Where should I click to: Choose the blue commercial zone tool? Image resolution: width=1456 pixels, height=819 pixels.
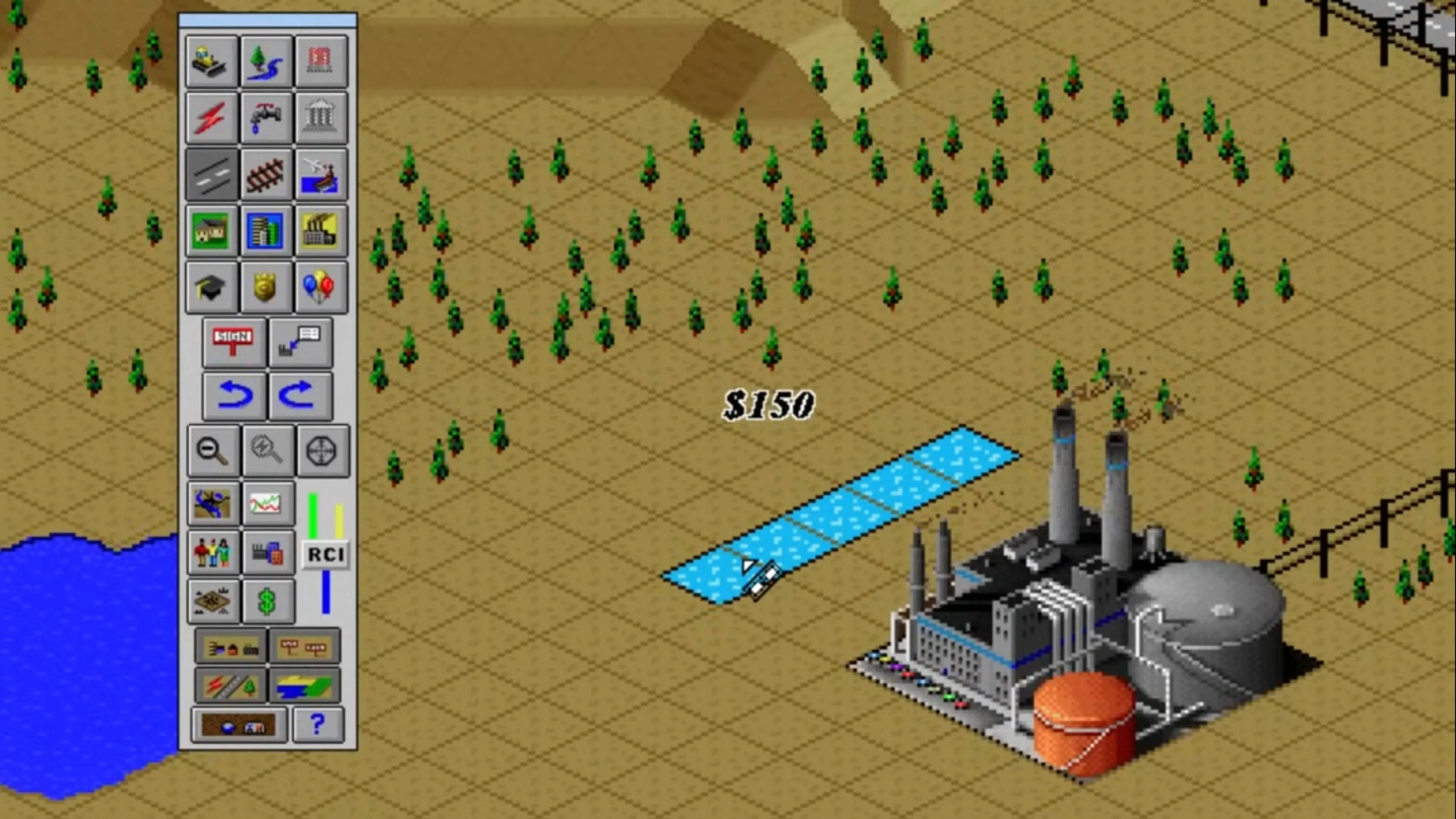[266, 231]
